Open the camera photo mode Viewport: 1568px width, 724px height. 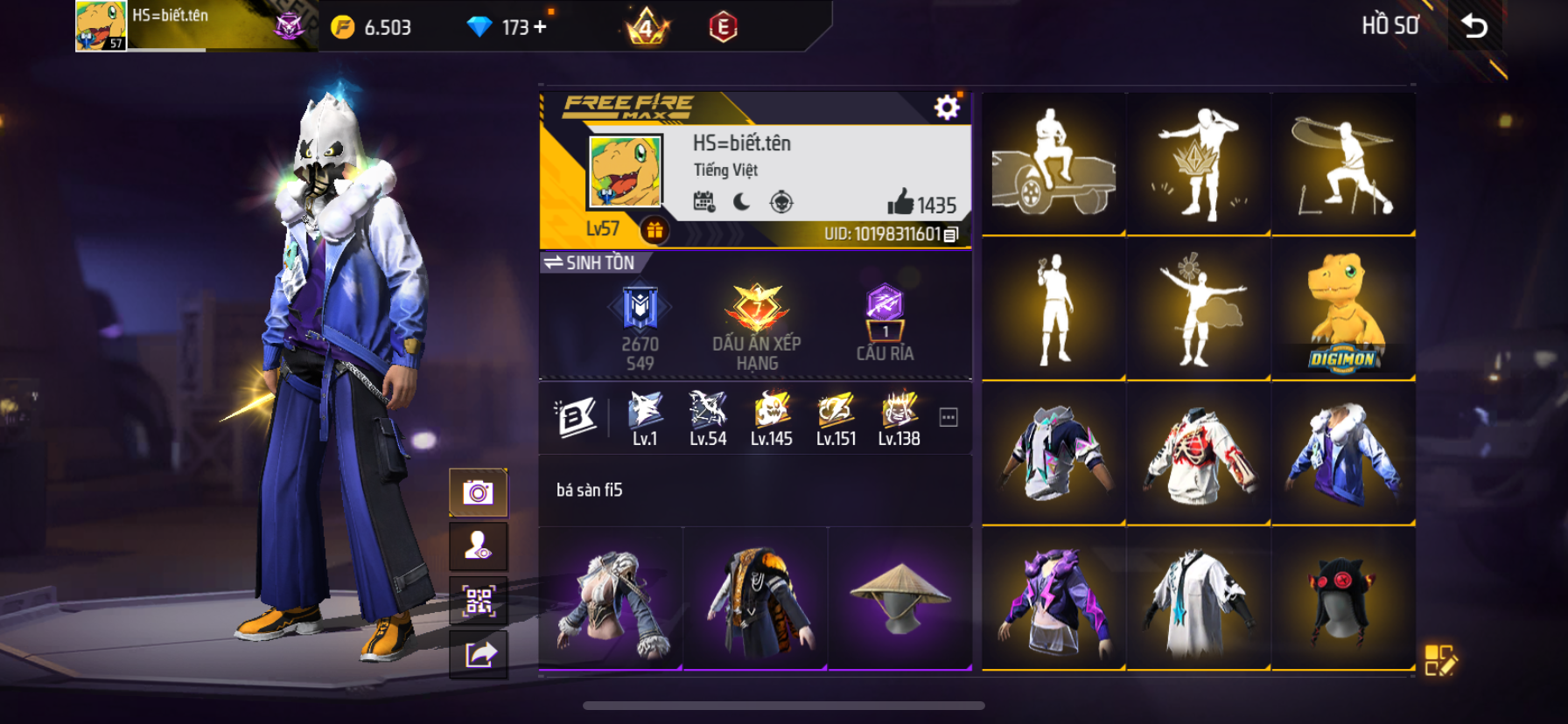pos(478,492)
